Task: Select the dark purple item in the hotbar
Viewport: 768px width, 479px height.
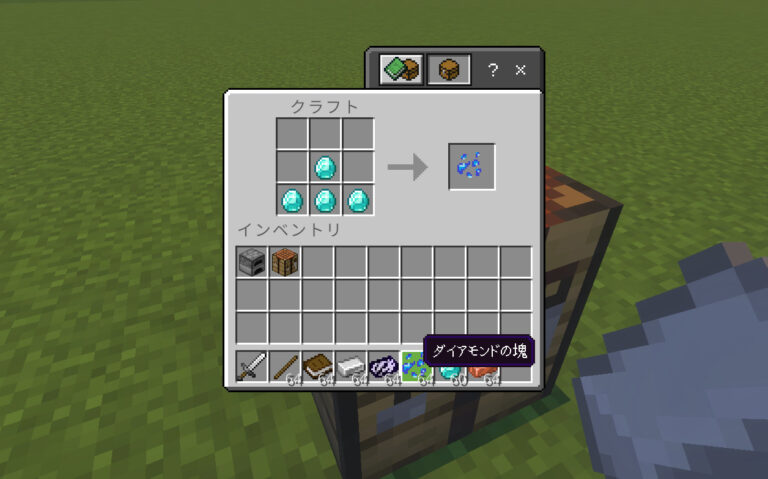Action: [x=384, y=366]
